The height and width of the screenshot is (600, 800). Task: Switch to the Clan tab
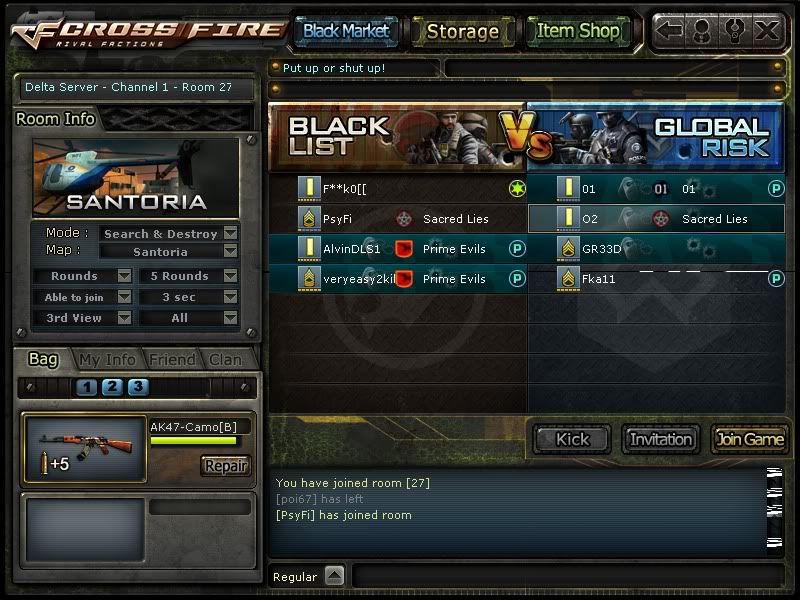point(225,360)
